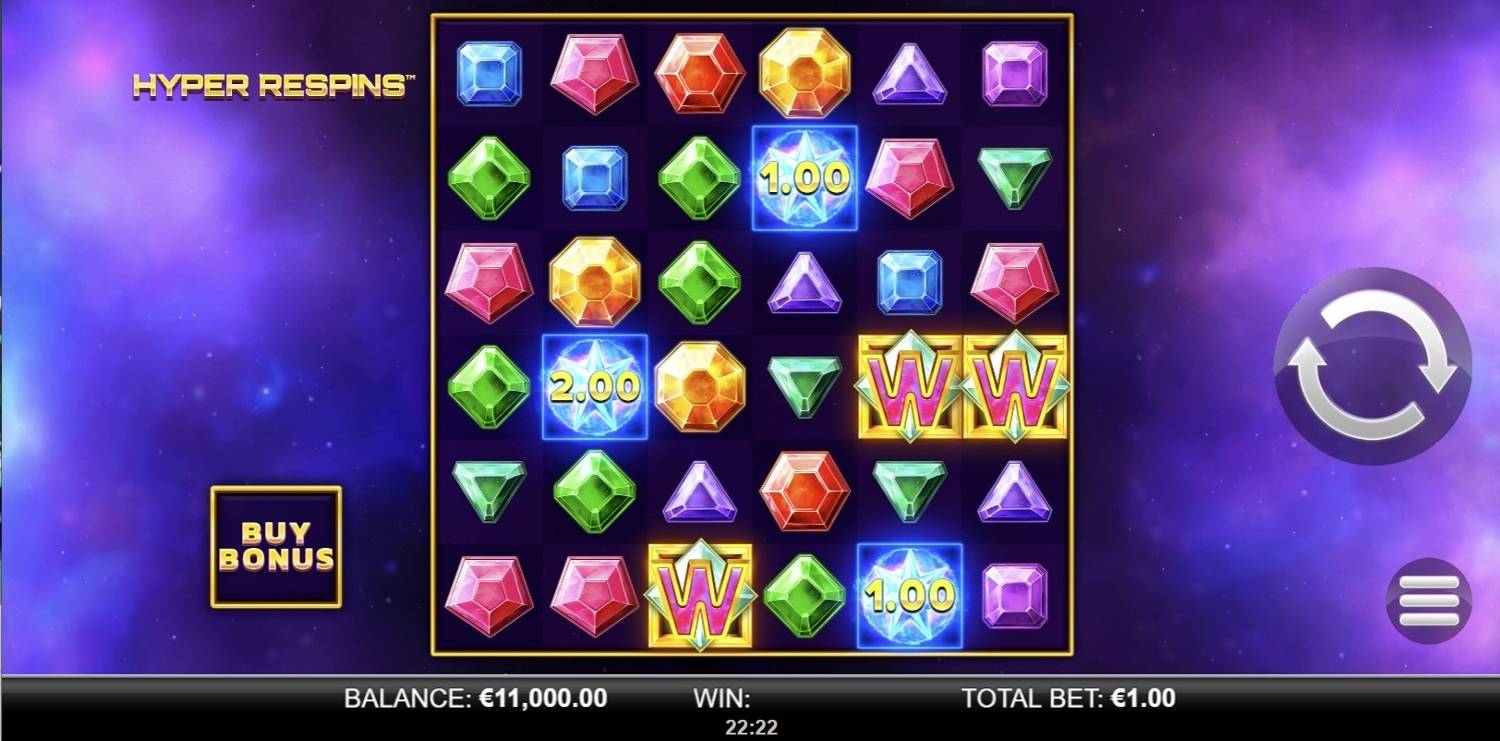Select the purple gem at top right

1013,72
